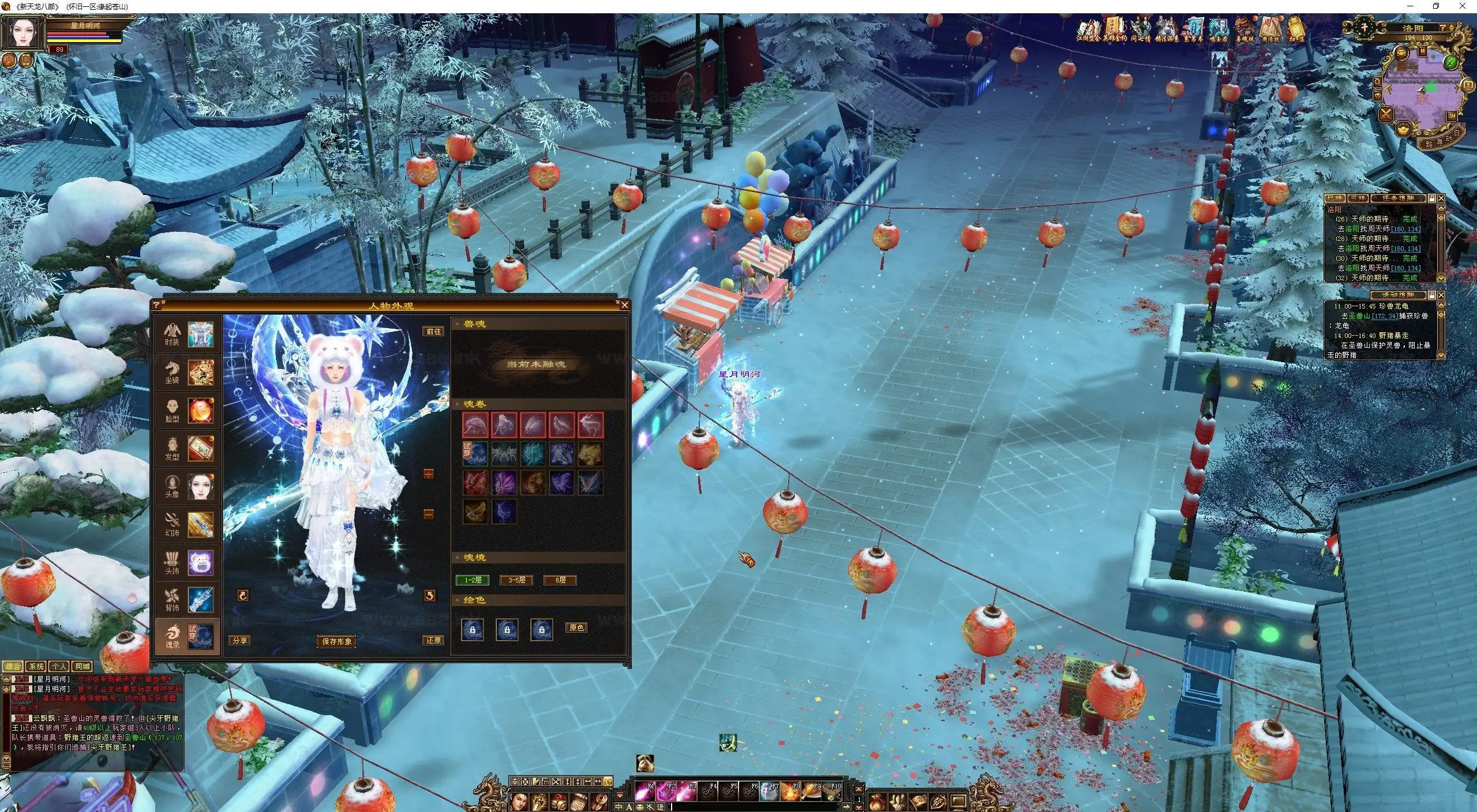Click the 原色 original color swatch

click(x=577, y=627)
